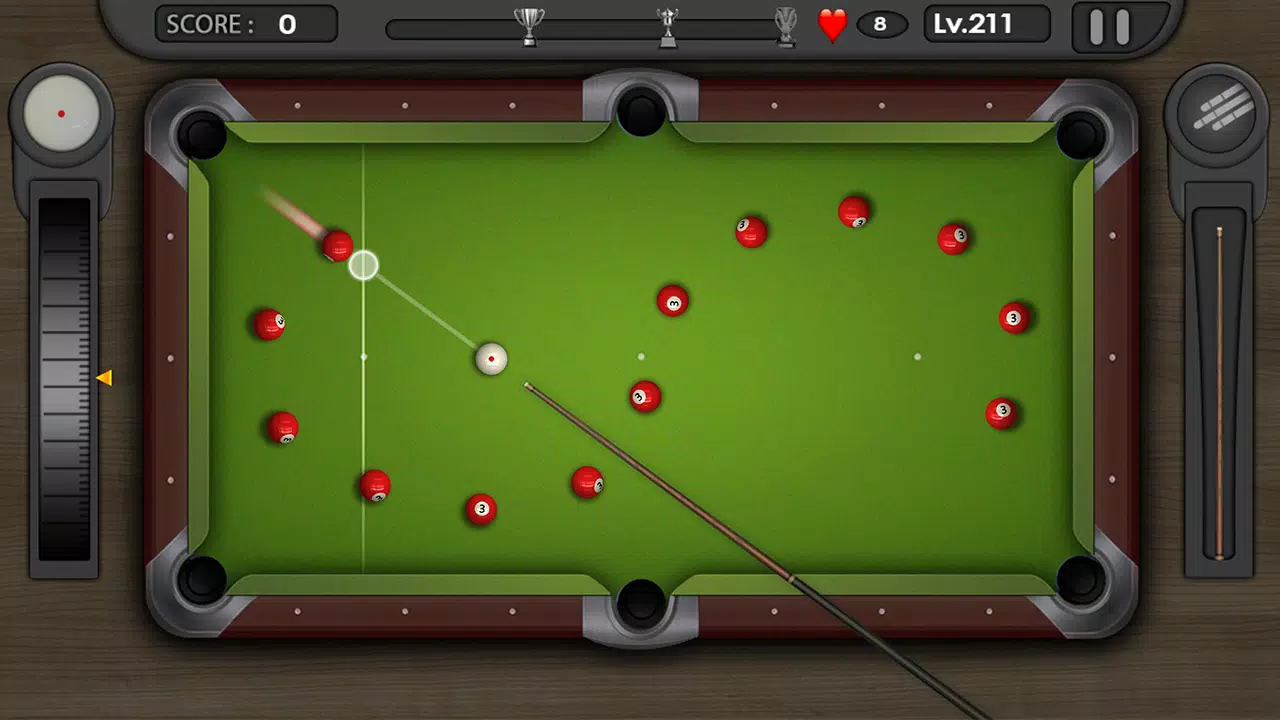The image size is (1280, 720).
Task: Open the Lv.211 level display
Action: coord(985,23)
